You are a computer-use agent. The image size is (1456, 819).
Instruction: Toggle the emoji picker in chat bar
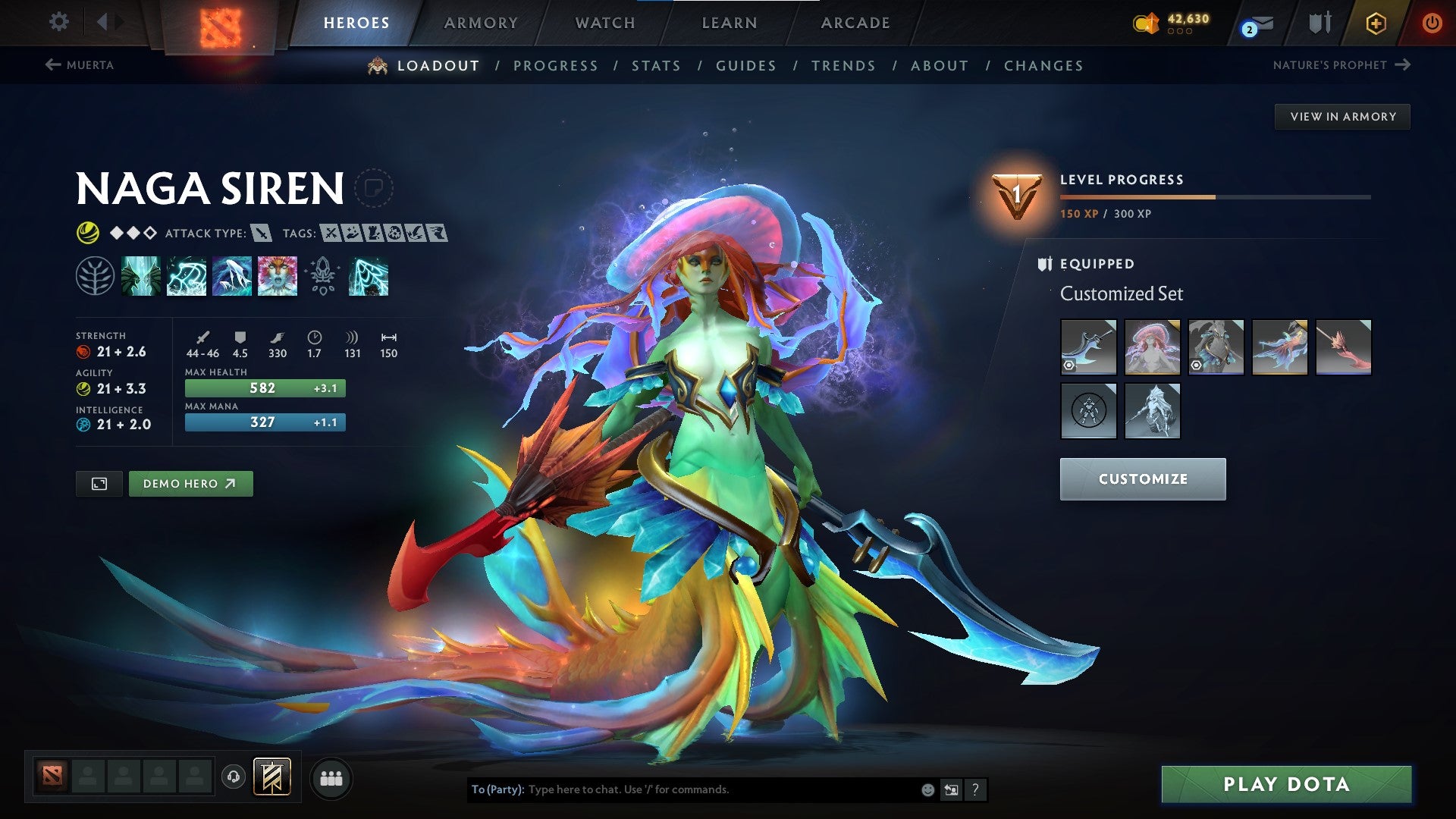pos(927,789)
